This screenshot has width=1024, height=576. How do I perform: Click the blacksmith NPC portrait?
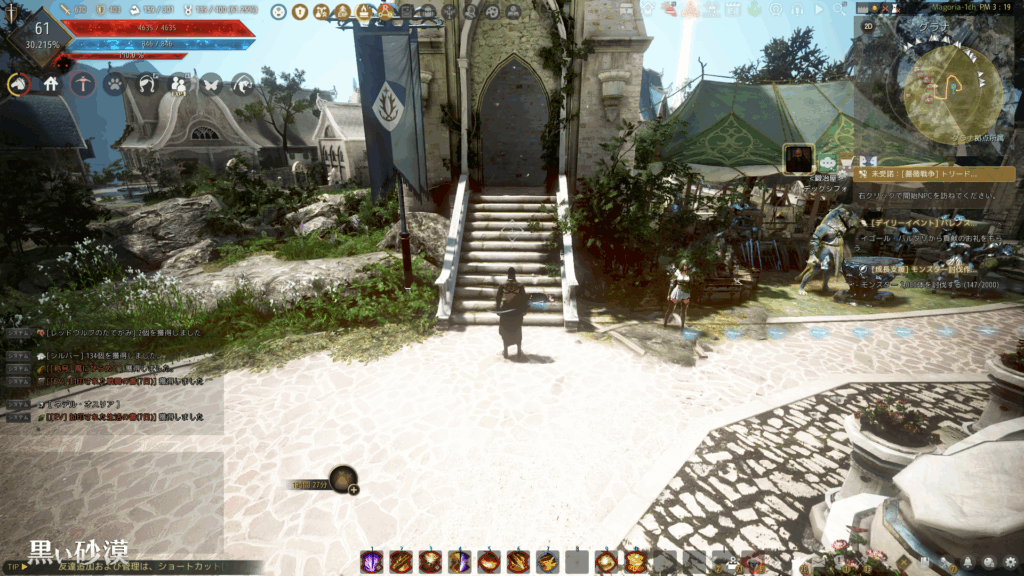[x=798, y=159]
